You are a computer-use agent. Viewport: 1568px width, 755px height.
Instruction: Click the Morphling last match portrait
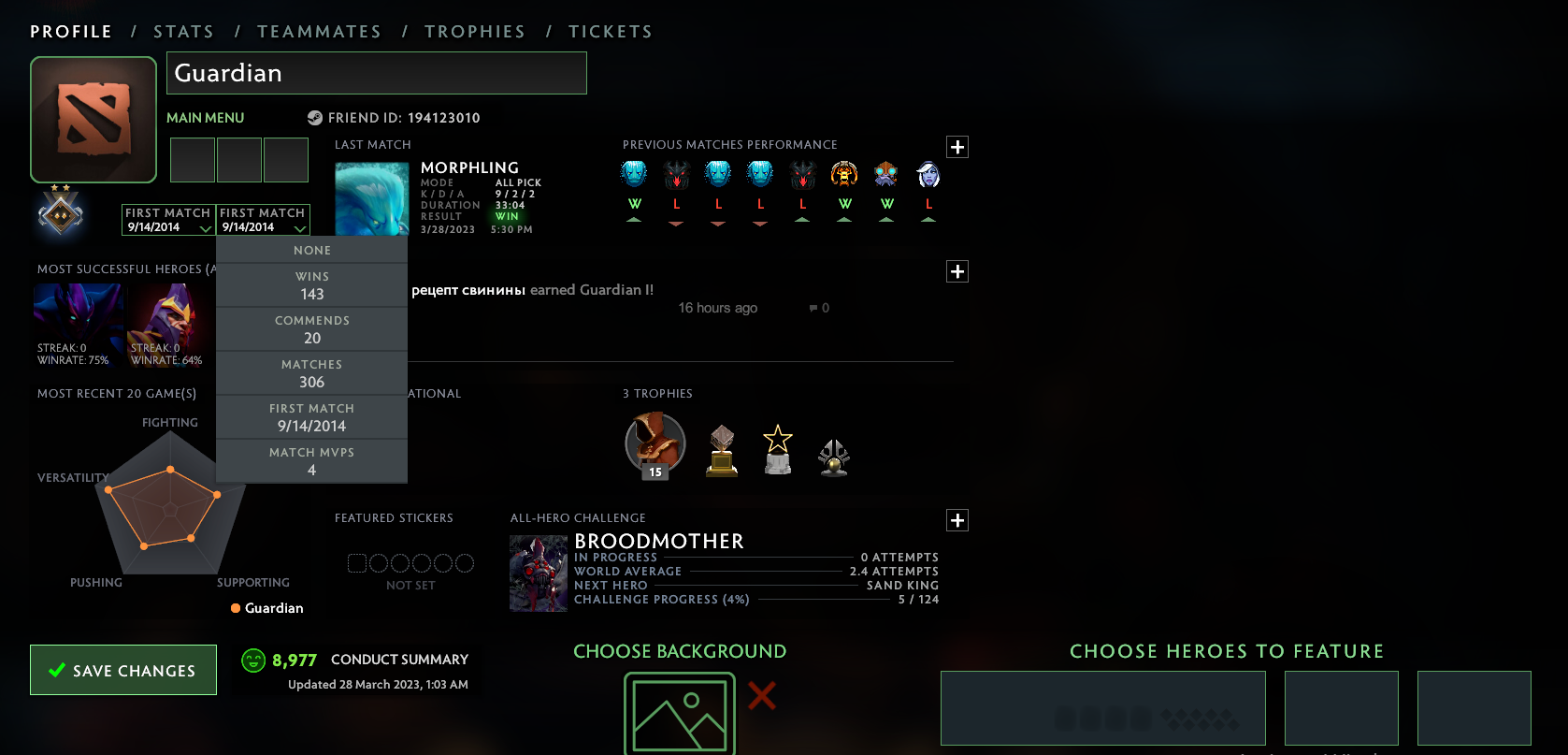coord(371,197)
